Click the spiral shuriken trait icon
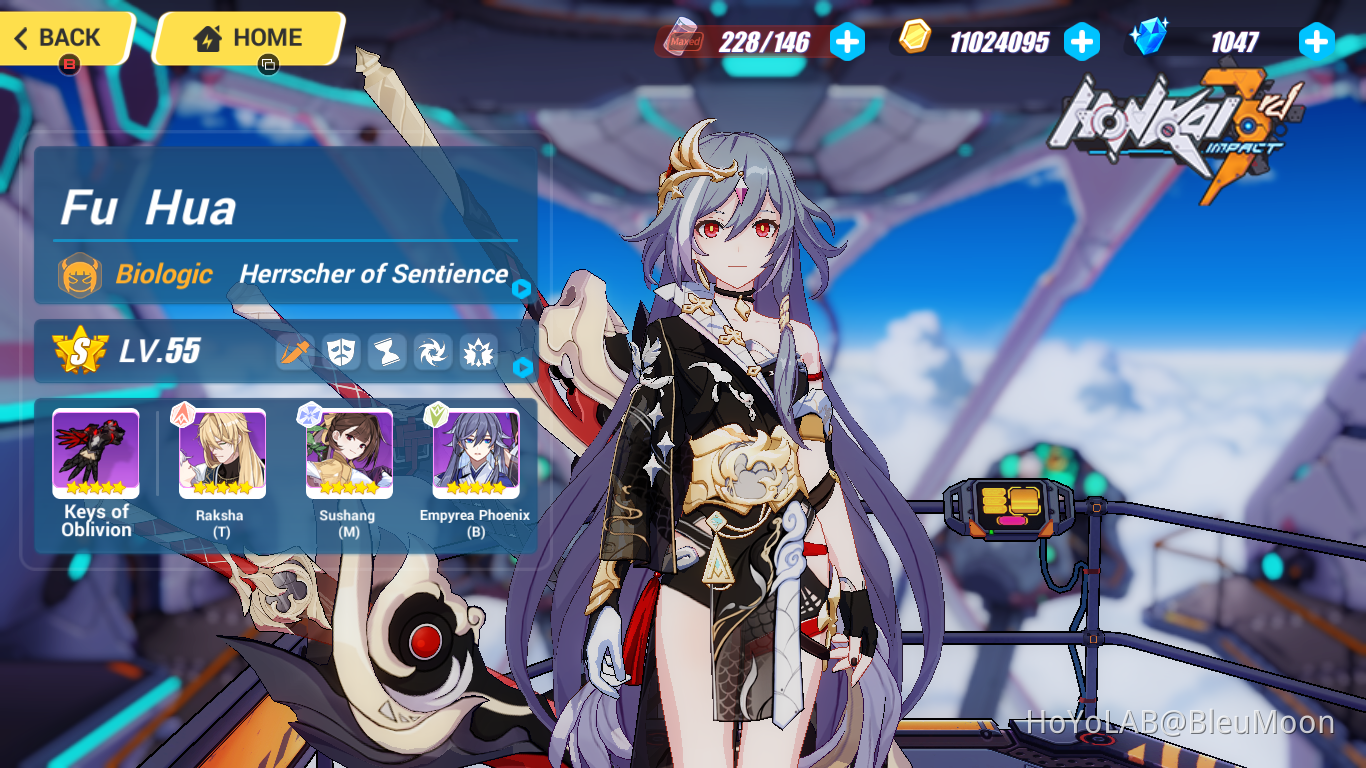Viewport: 1366px width, 768px height. 433,352
